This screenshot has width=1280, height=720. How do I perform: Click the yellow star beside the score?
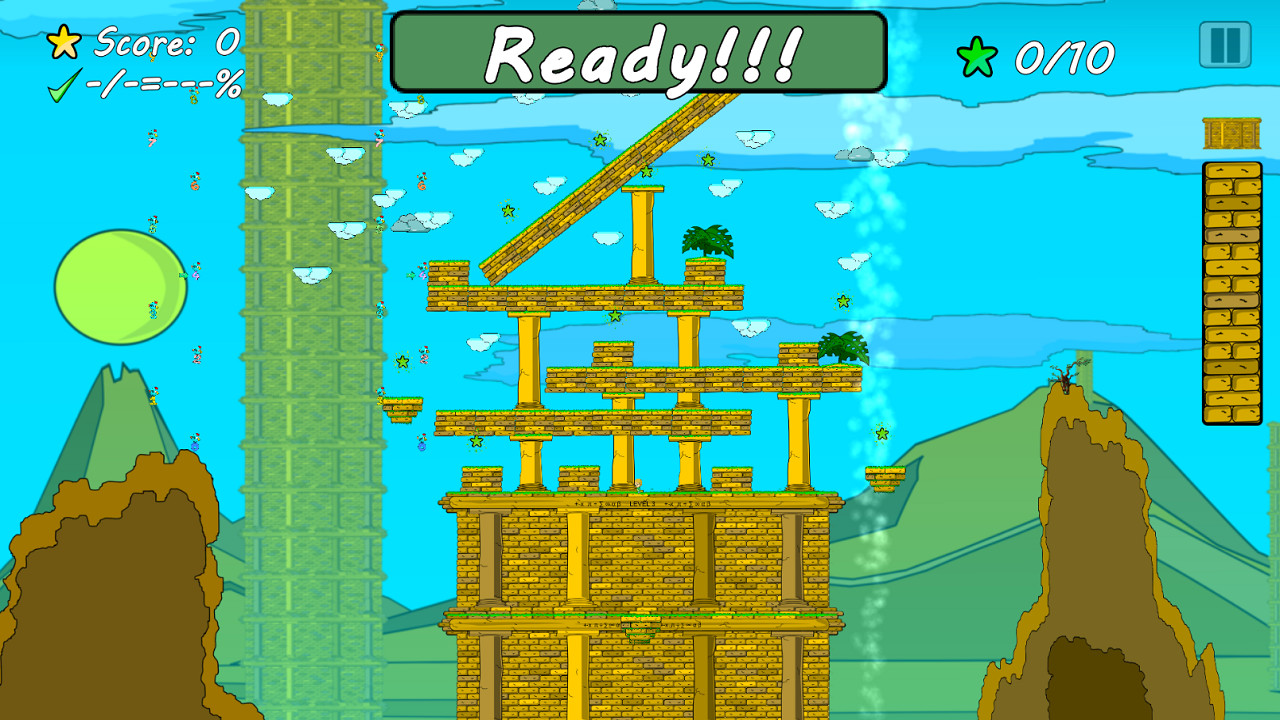click(62, 43)
